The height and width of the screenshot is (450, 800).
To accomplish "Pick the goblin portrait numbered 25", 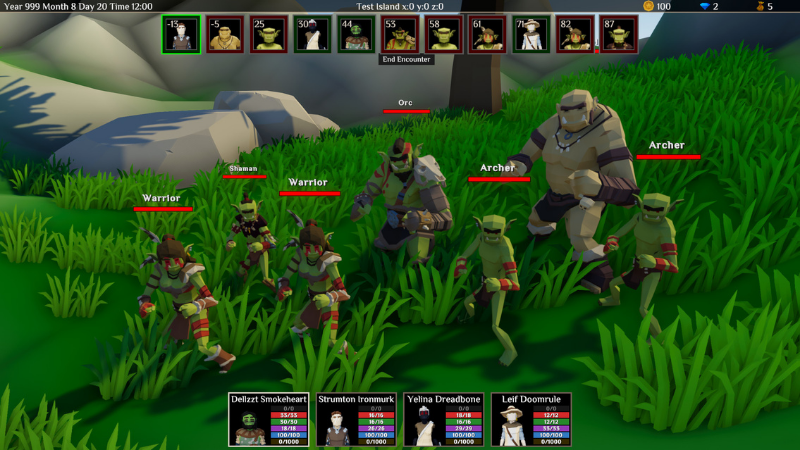I will tap(268, 34).
